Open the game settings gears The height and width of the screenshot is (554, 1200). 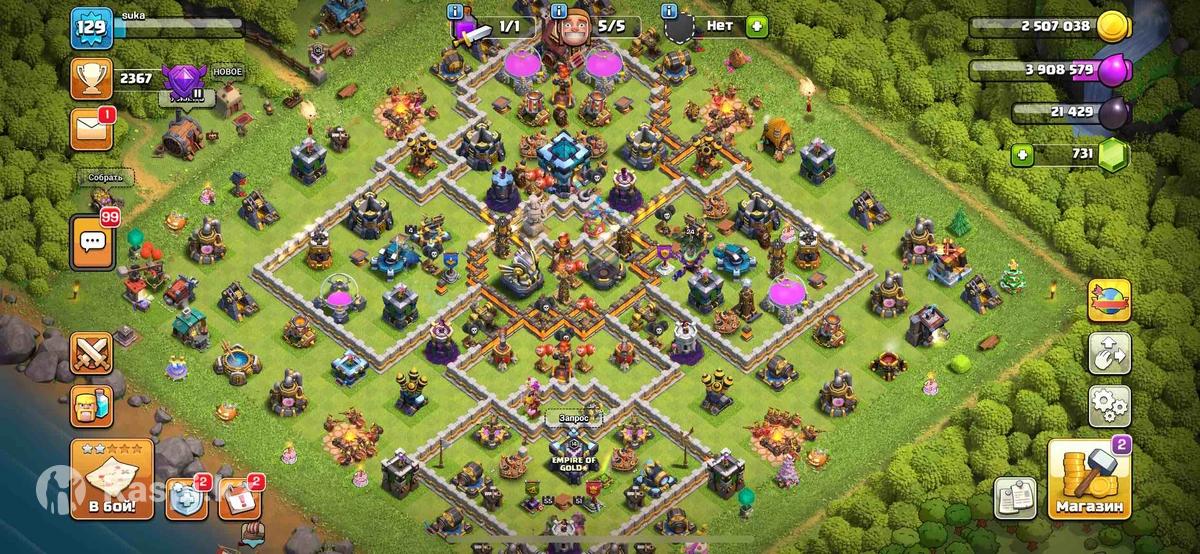(x=1110, y=404)
